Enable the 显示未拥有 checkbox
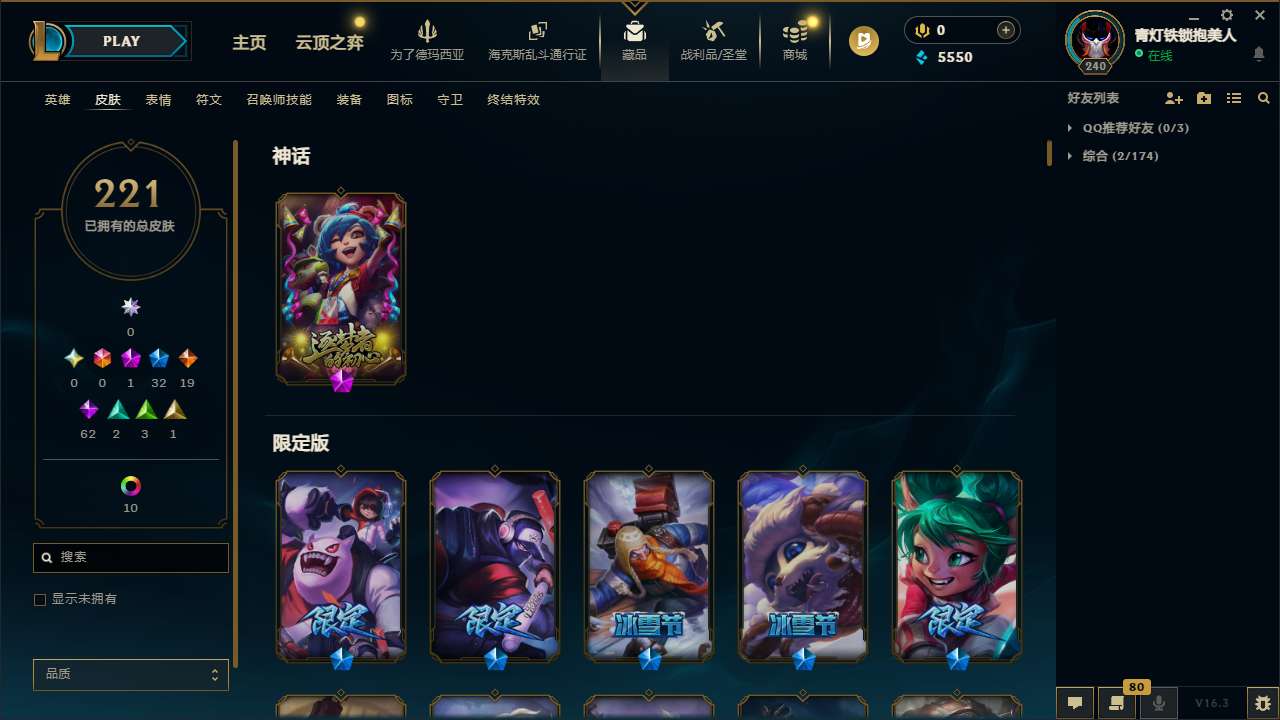This screenshot has width=1280, height=720. 40,599
